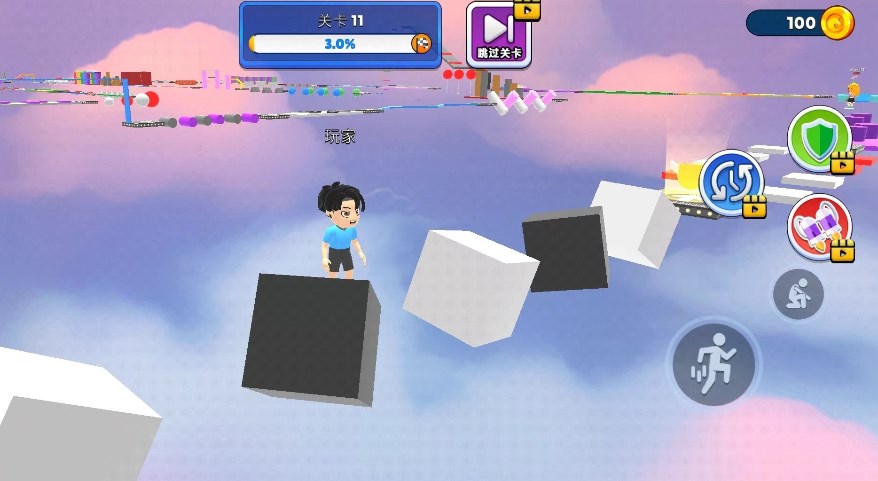Tap the skip level button (跳过关卡)
The image size is (878, 481).
point(499,33)
